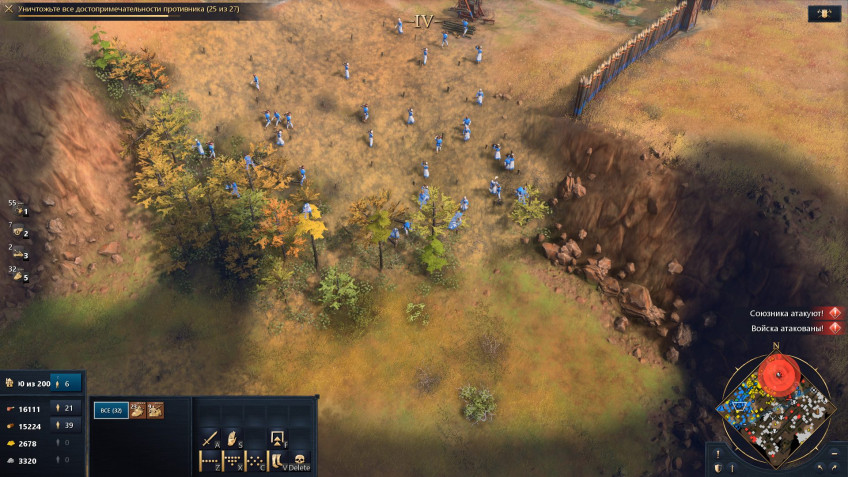
Task: Select the idle villagers counter showing 6
Action: 66,382
